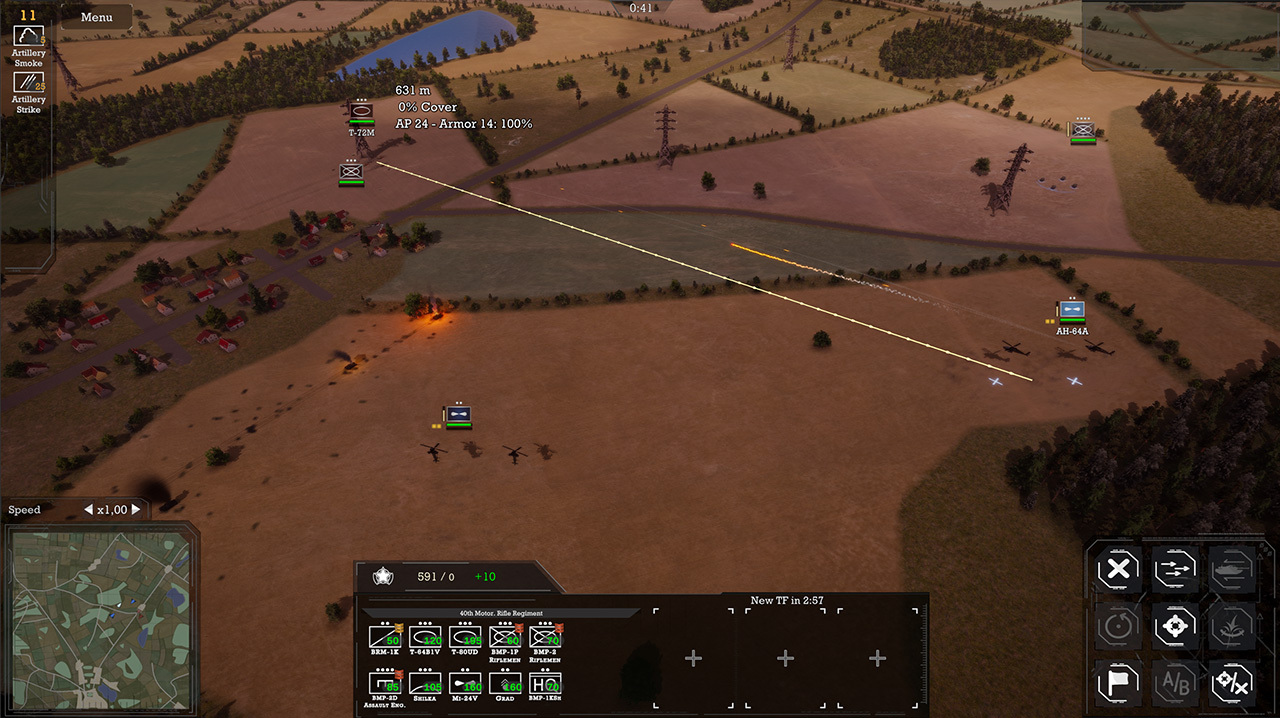Screen dimensions: 1280x718
Task: Select the BMP-1KSh command vehicle card
Action: [x=545, y=684]
